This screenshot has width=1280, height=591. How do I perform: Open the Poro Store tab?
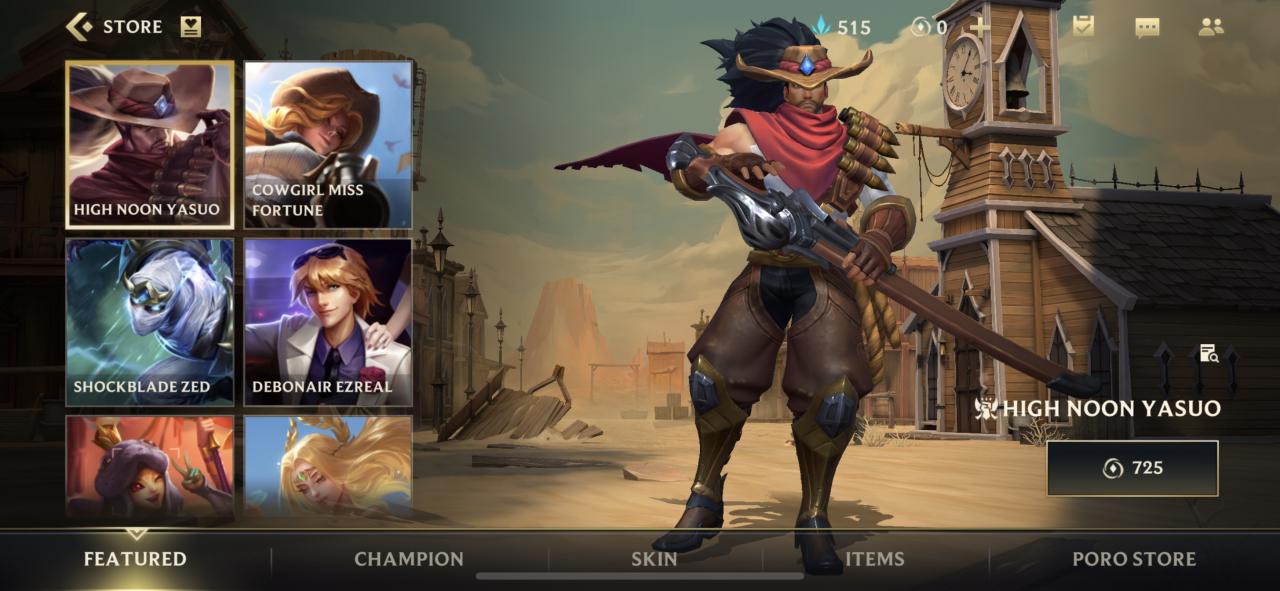click(x=1133, y=559)
